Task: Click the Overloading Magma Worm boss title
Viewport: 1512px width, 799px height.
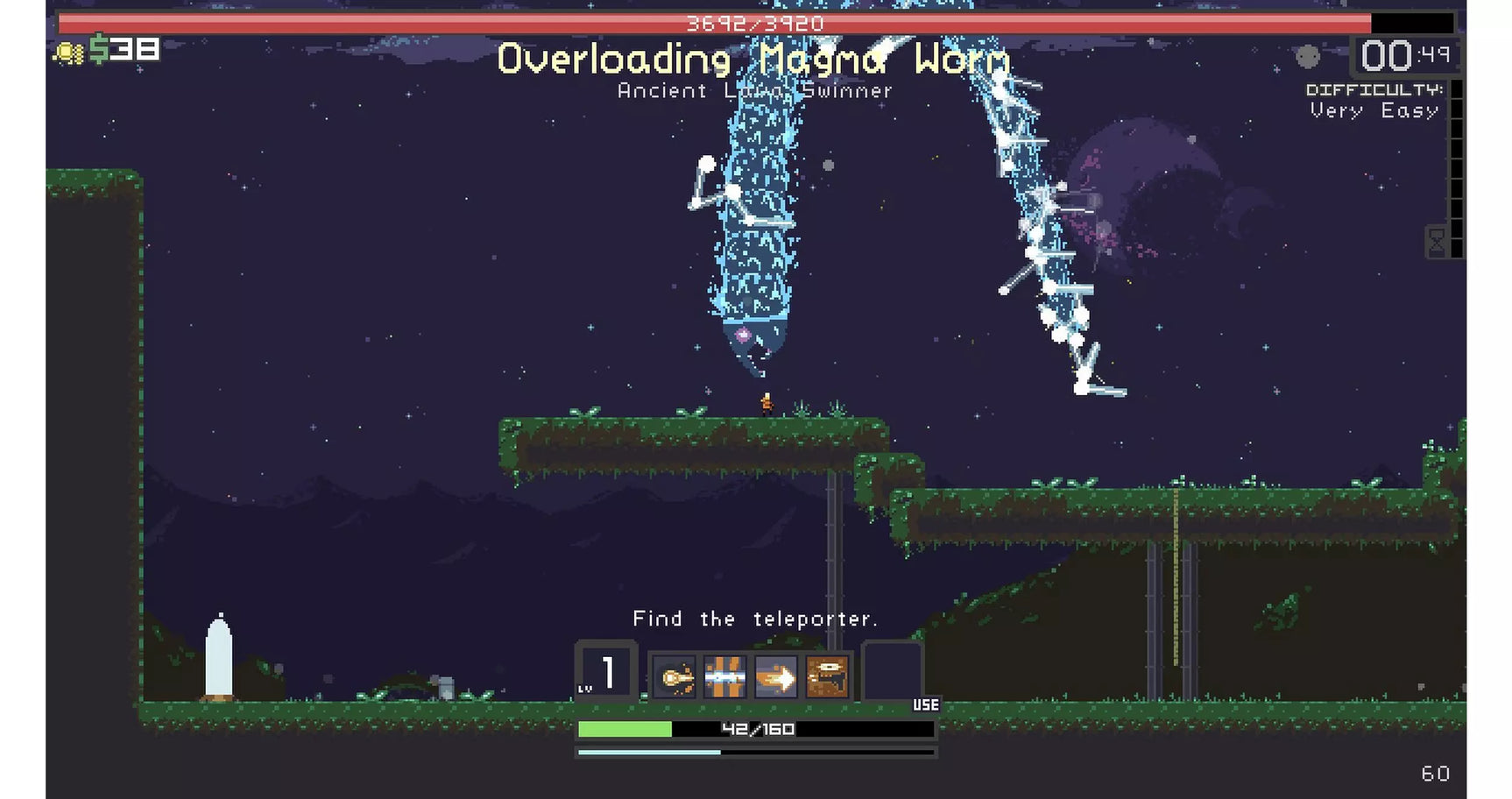Action: click(x=754, y=59)
